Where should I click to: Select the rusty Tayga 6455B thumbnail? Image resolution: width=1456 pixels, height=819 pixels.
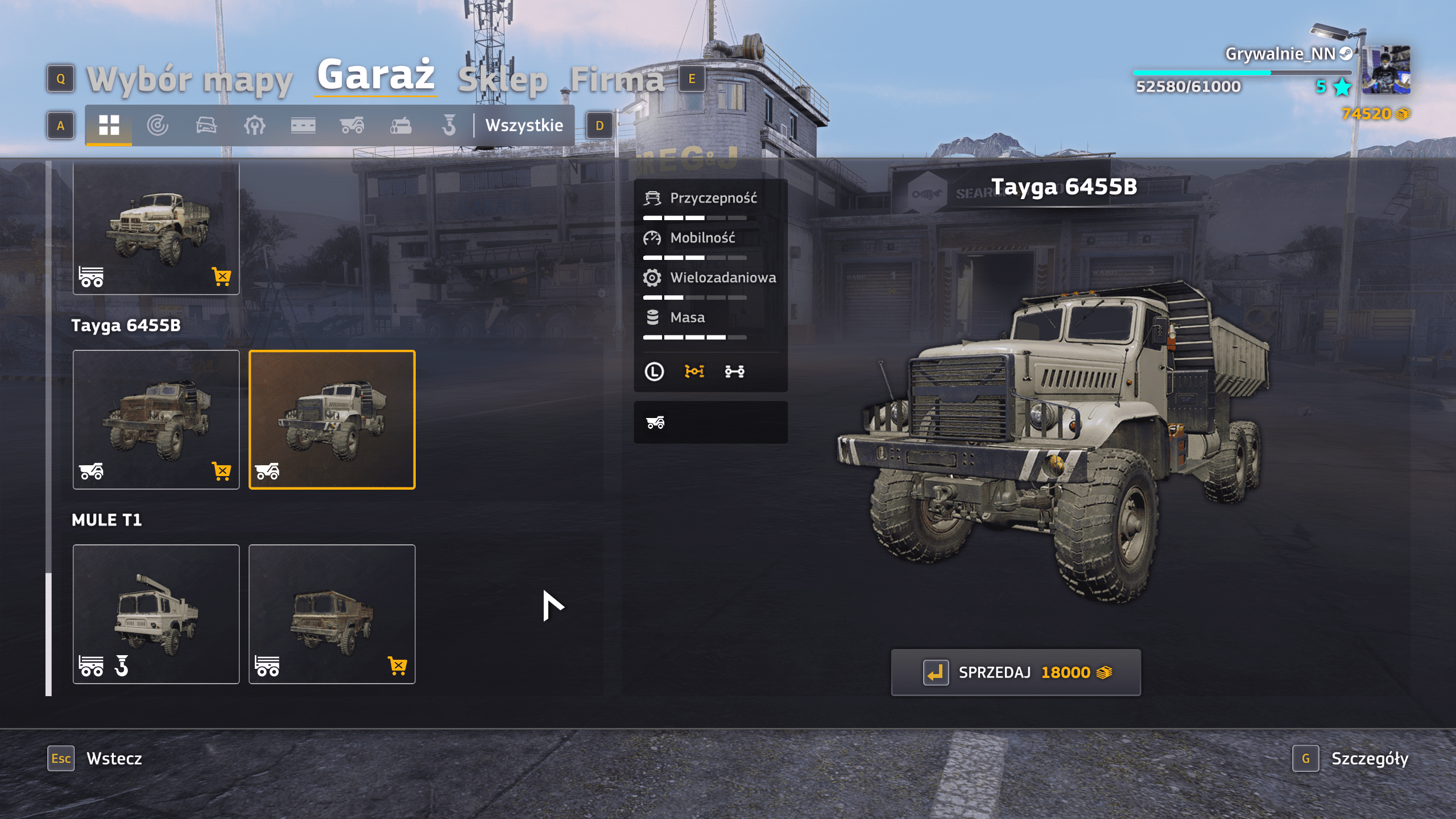(x=156, y=420)
